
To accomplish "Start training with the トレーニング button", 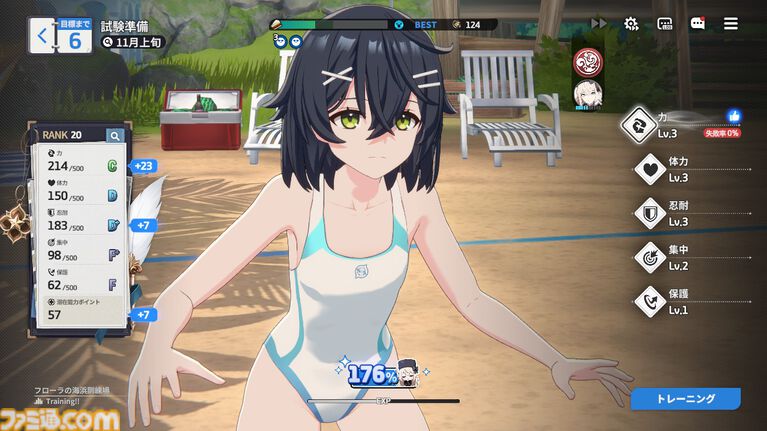I will [685, 399].
